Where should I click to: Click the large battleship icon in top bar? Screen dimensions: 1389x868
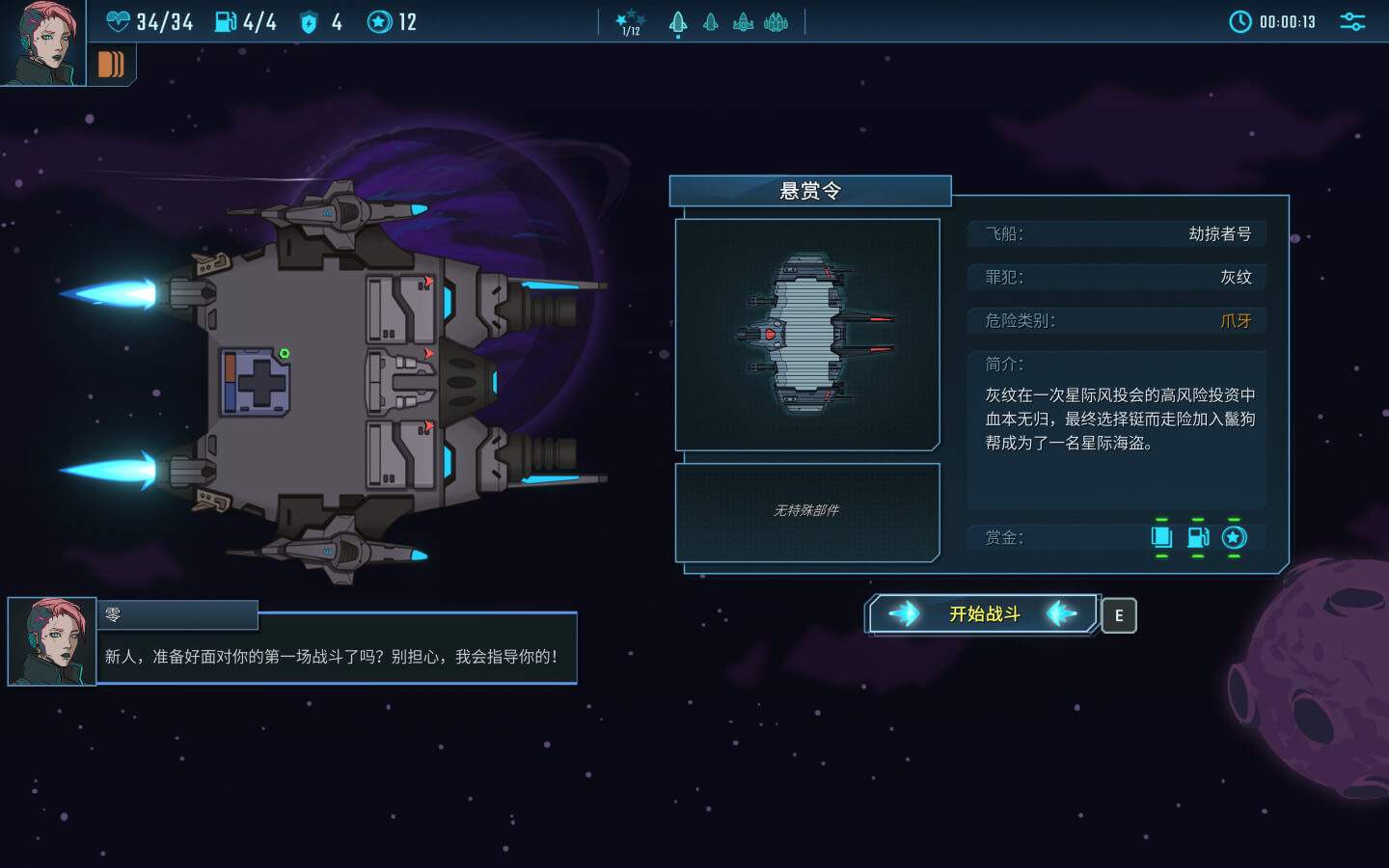point(775,22)
